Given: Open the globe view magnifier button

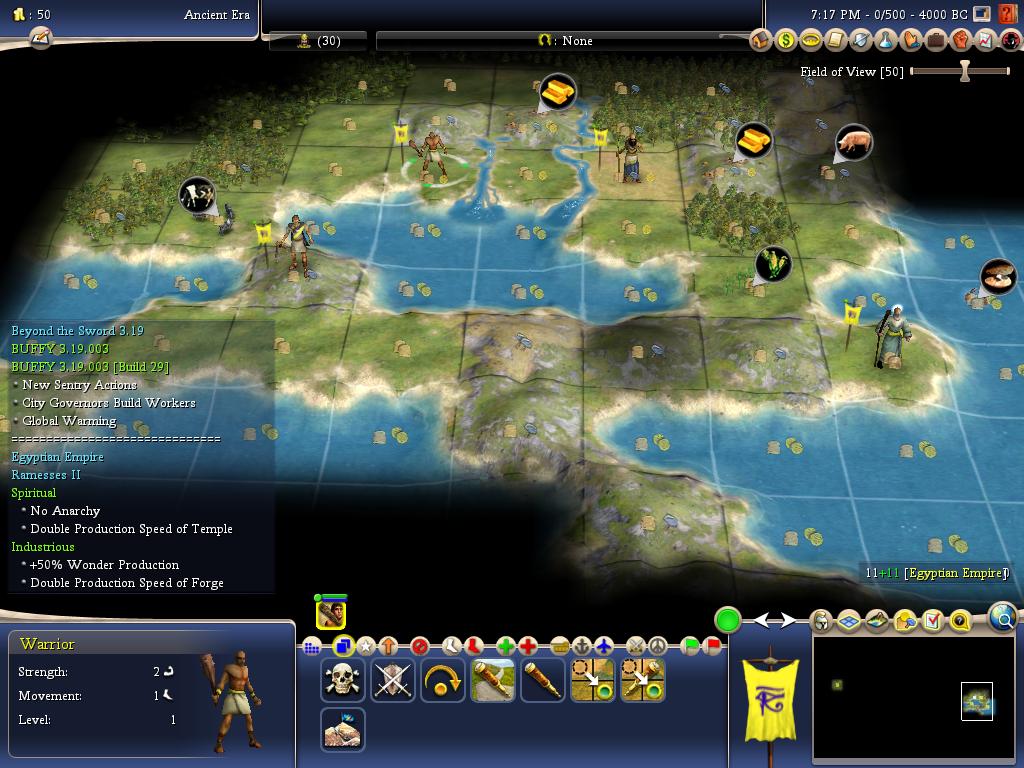Looking at the screenshot, I should click(x=1002, y=619).
